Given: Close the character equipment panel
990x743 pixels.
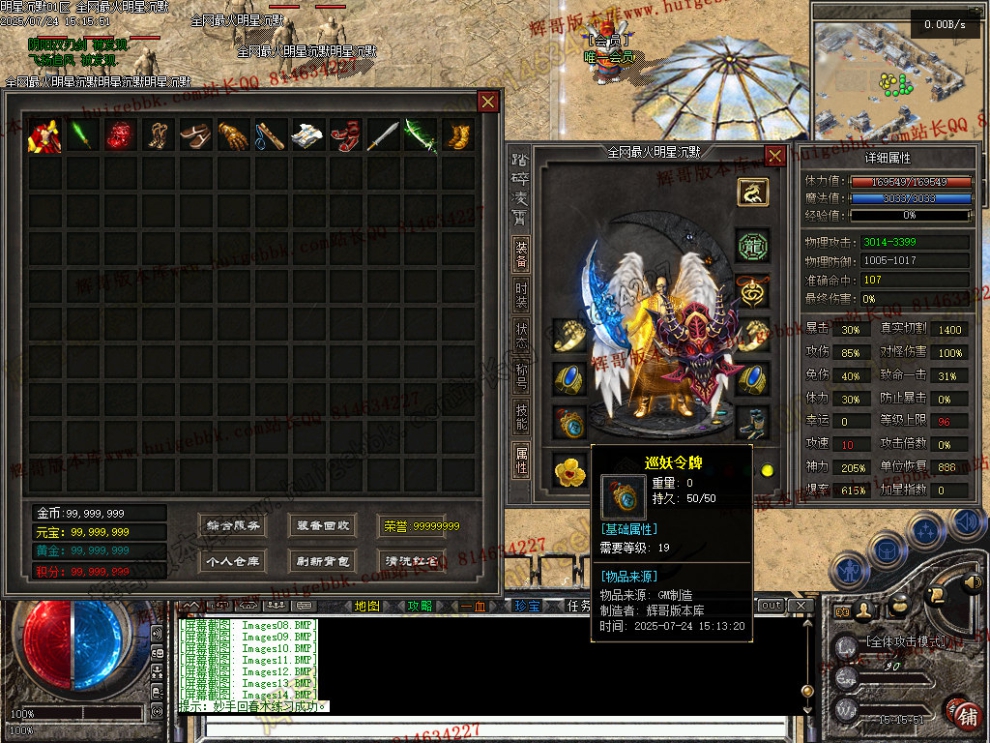Looking at the screenshot, I should tap(775, 155).
